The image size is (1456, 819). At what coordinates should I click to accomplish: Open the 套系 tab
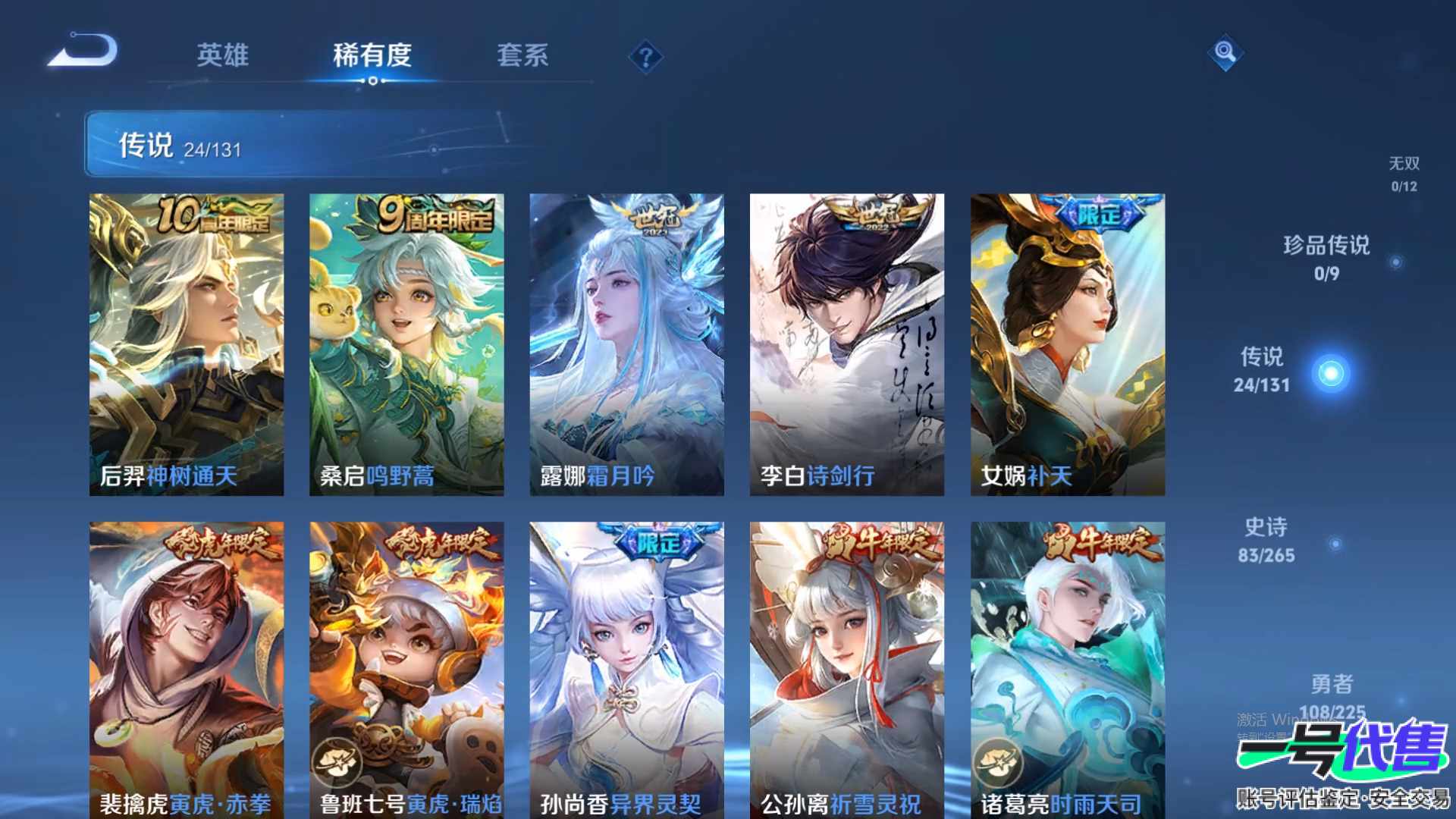pos(522,55)
